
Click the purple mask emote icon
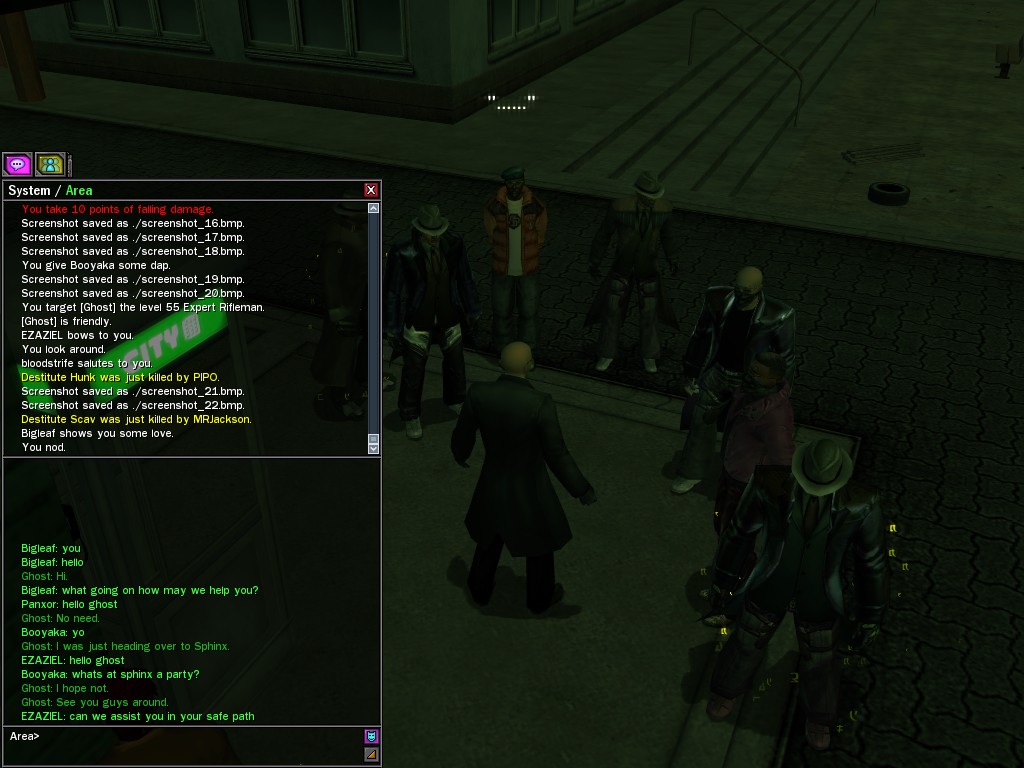coord(372,737)
